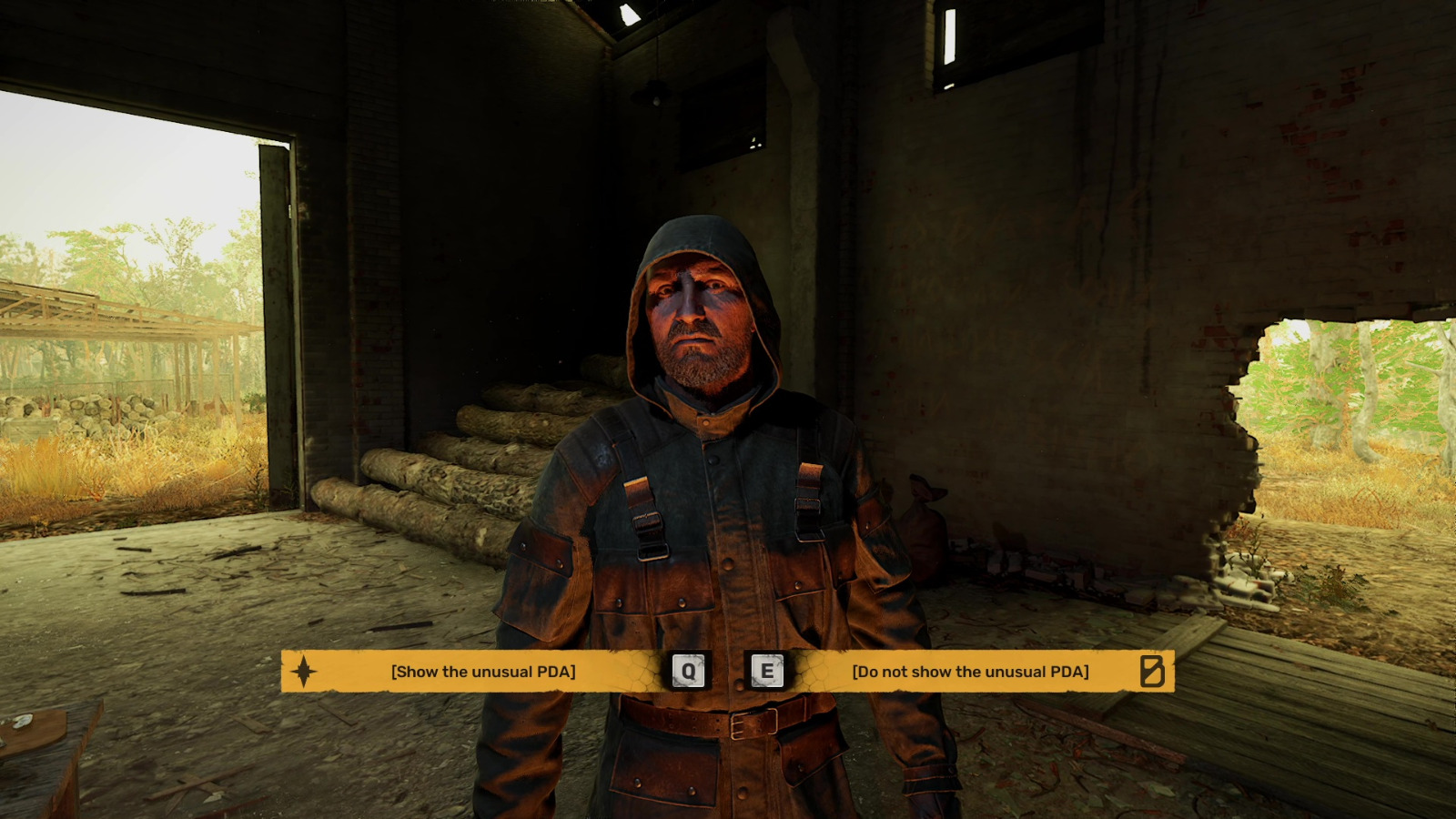Select the Q keycap beside the left choice
This screenshot has width=1456, height=819.
pyautogui.click(x=689, y=672)
